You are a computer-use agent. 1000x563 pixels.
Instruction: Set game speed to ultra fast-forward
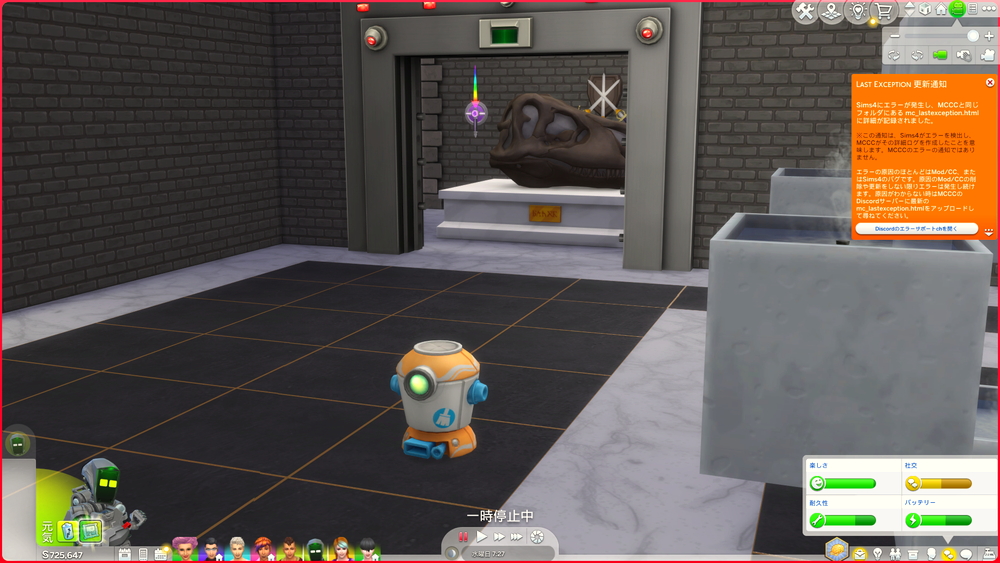coord(516,537)
